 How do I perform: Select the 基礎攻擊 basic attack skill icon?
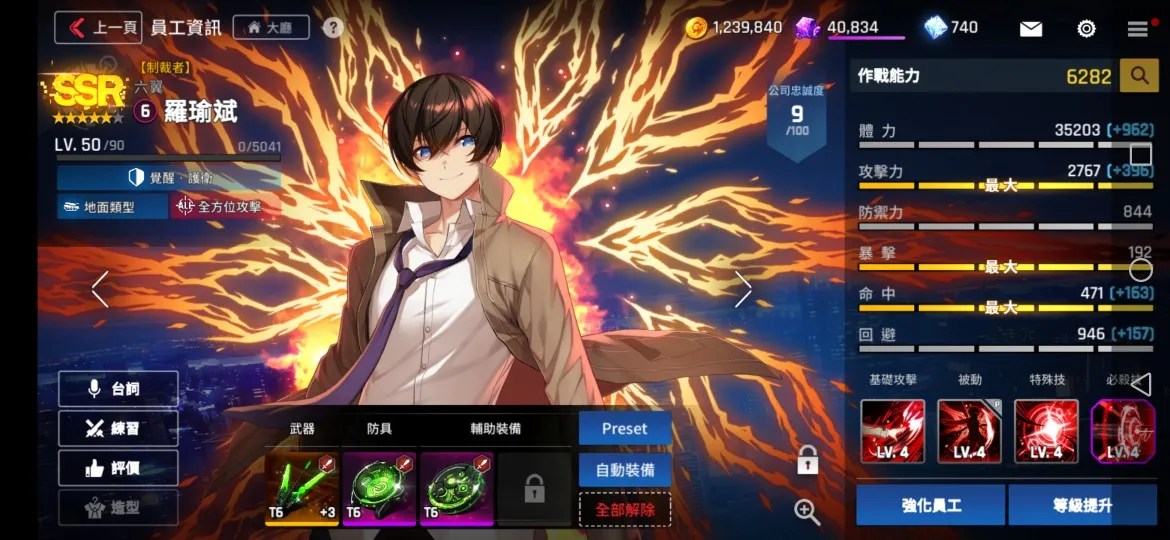coord(893,431)
